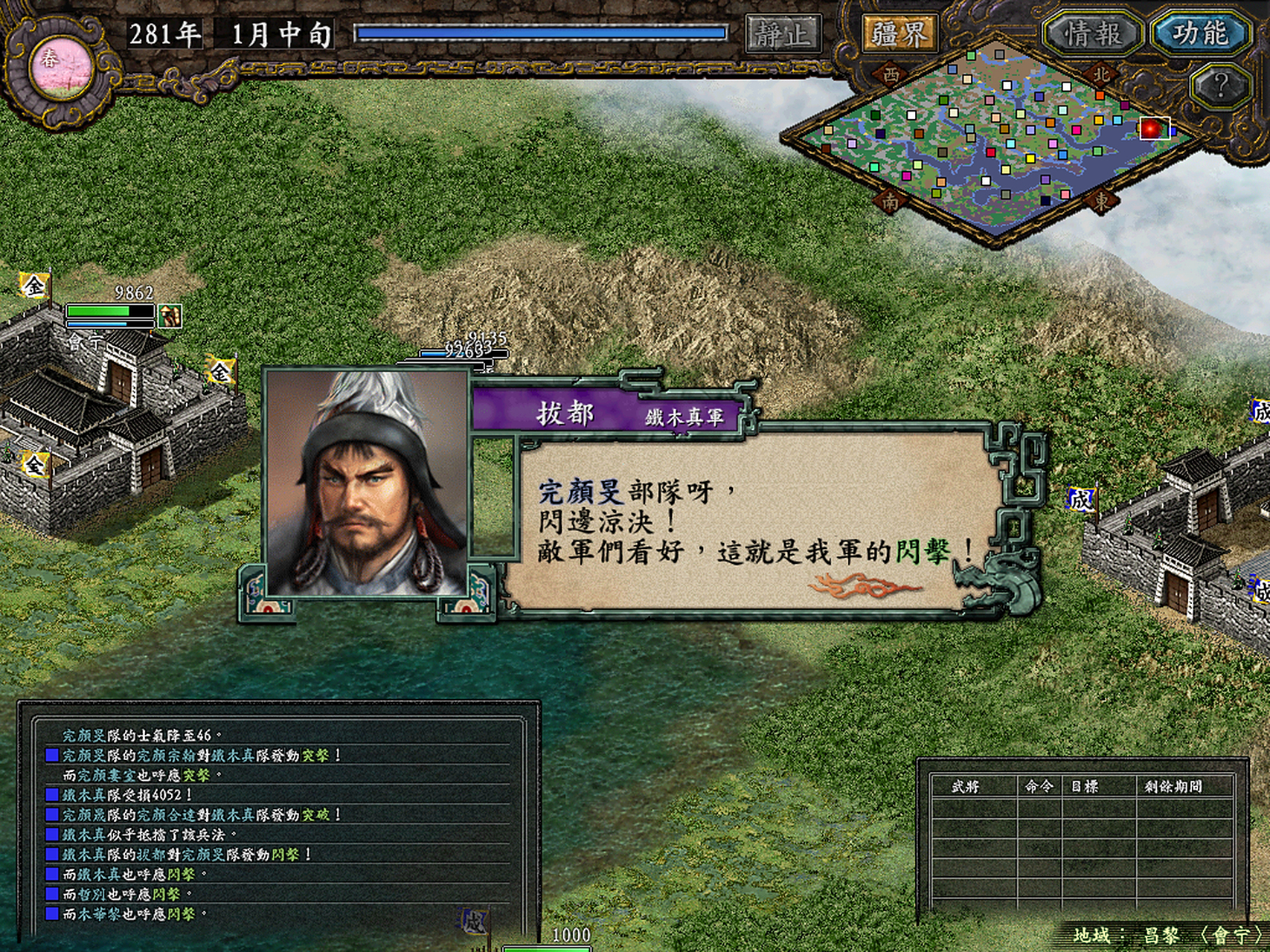The image size is (1270, 952).
Task: Open the 功能 function menu
Action: (1199, 33)
